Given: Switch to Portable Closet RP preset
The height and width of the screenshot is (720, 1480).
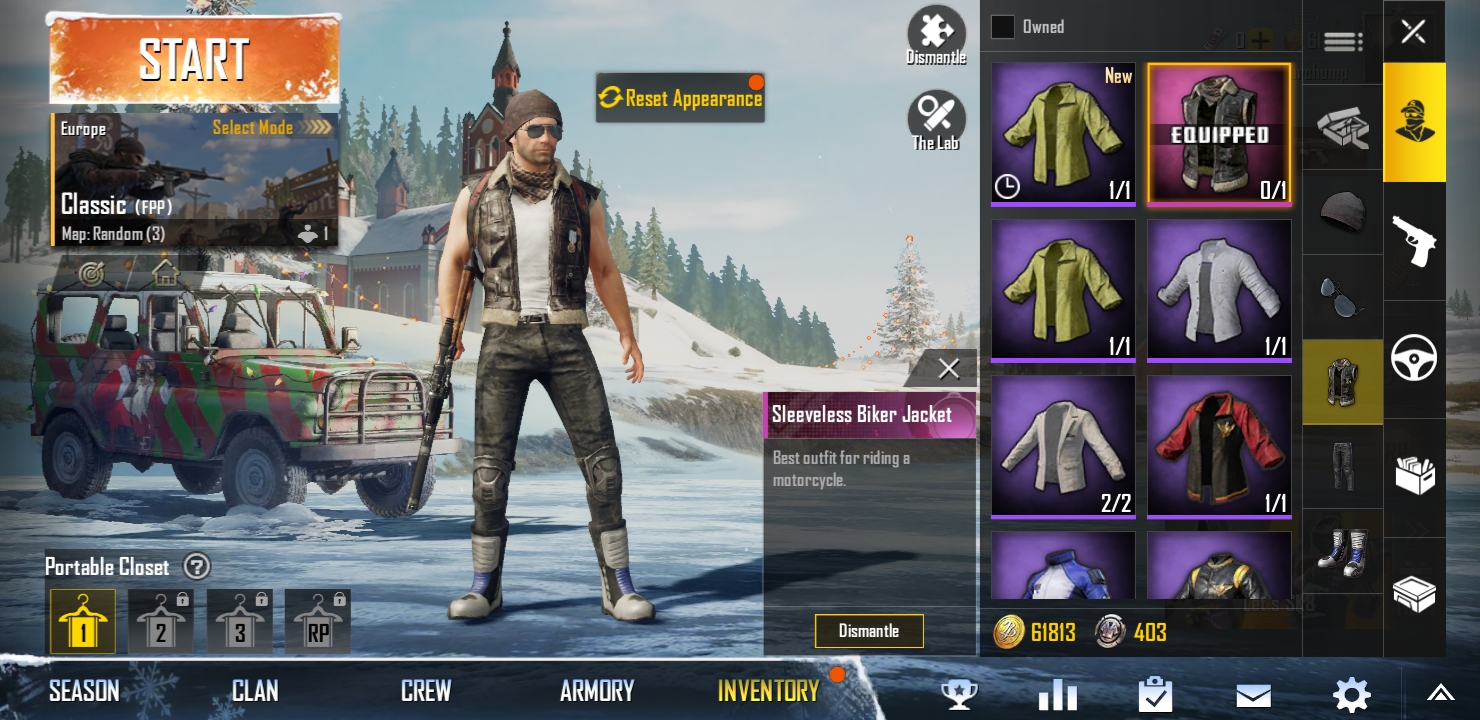Looking at the screenshot, I should pyautogui.click(x=317, y=621).
